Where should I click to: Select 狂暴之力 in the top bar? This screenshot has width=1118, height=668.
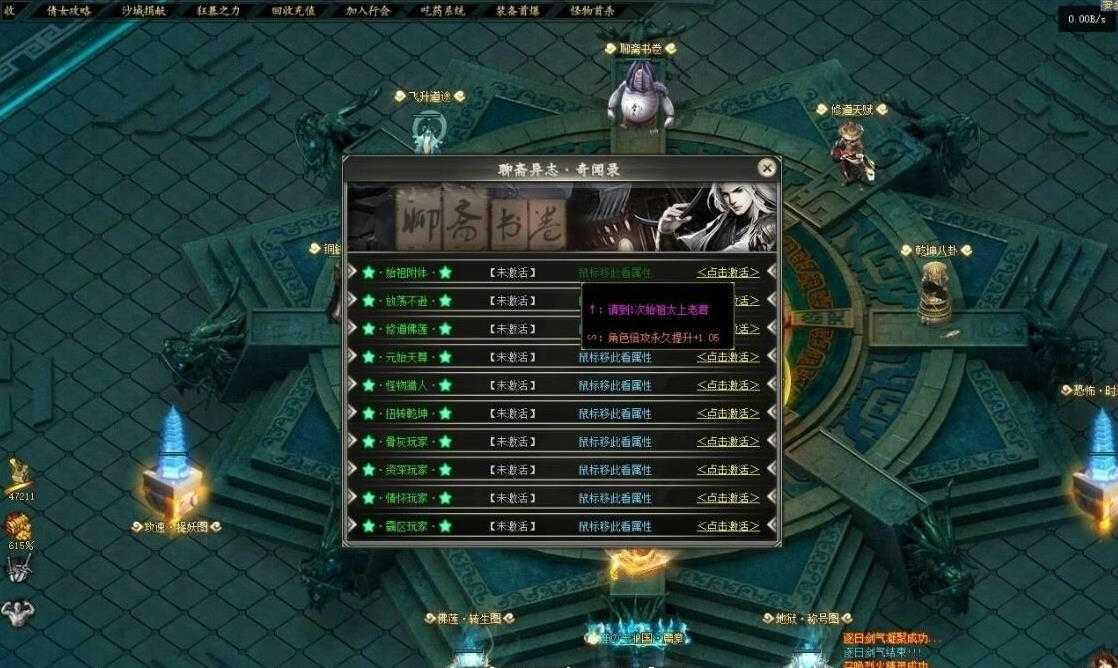pos(218,11)
